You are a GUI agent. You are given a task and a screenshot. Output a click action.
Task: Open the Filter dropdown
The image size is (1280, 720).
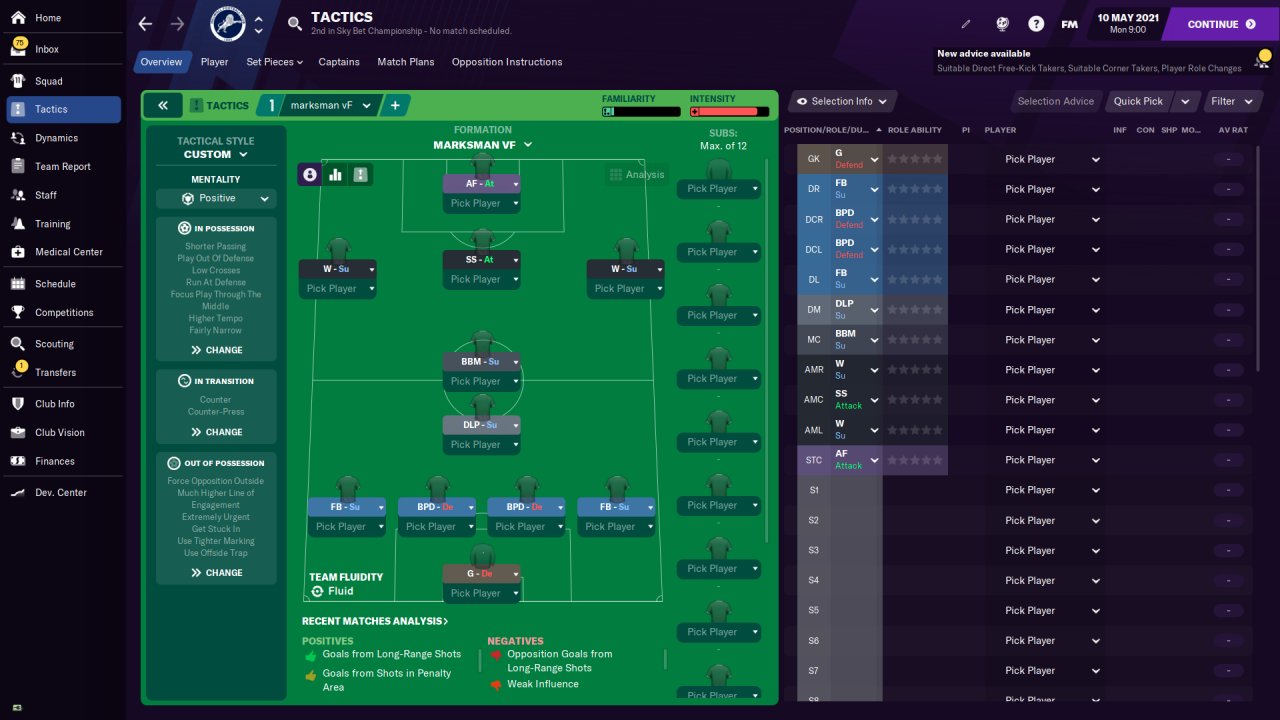pos(1231,101)
